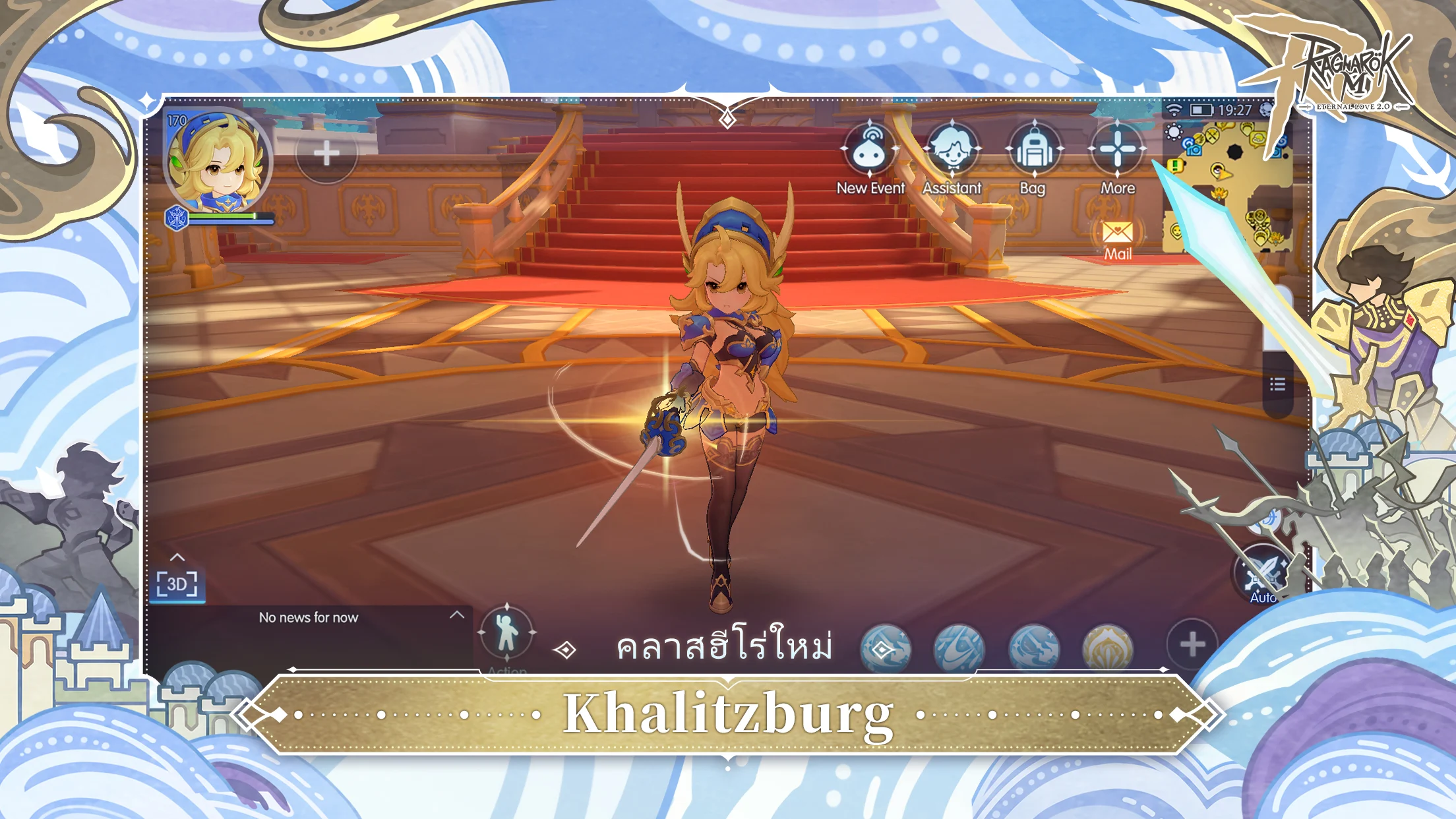Click the weather sun icon near the minimap

(x=1173, y=131)
